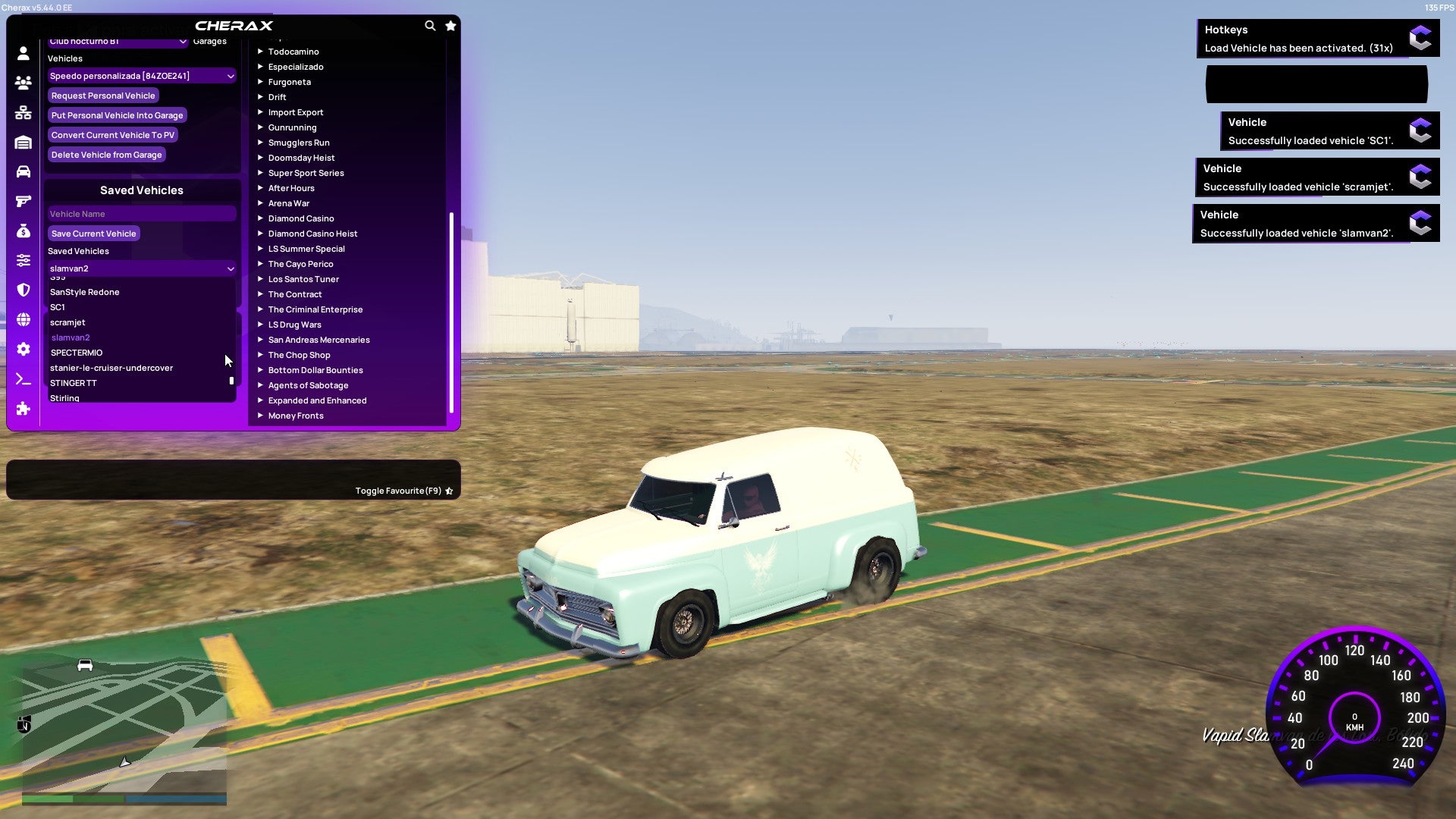Open the search with magnifier icon
The width and height of the screenshot is (1456, 819).
coord(430,25)
